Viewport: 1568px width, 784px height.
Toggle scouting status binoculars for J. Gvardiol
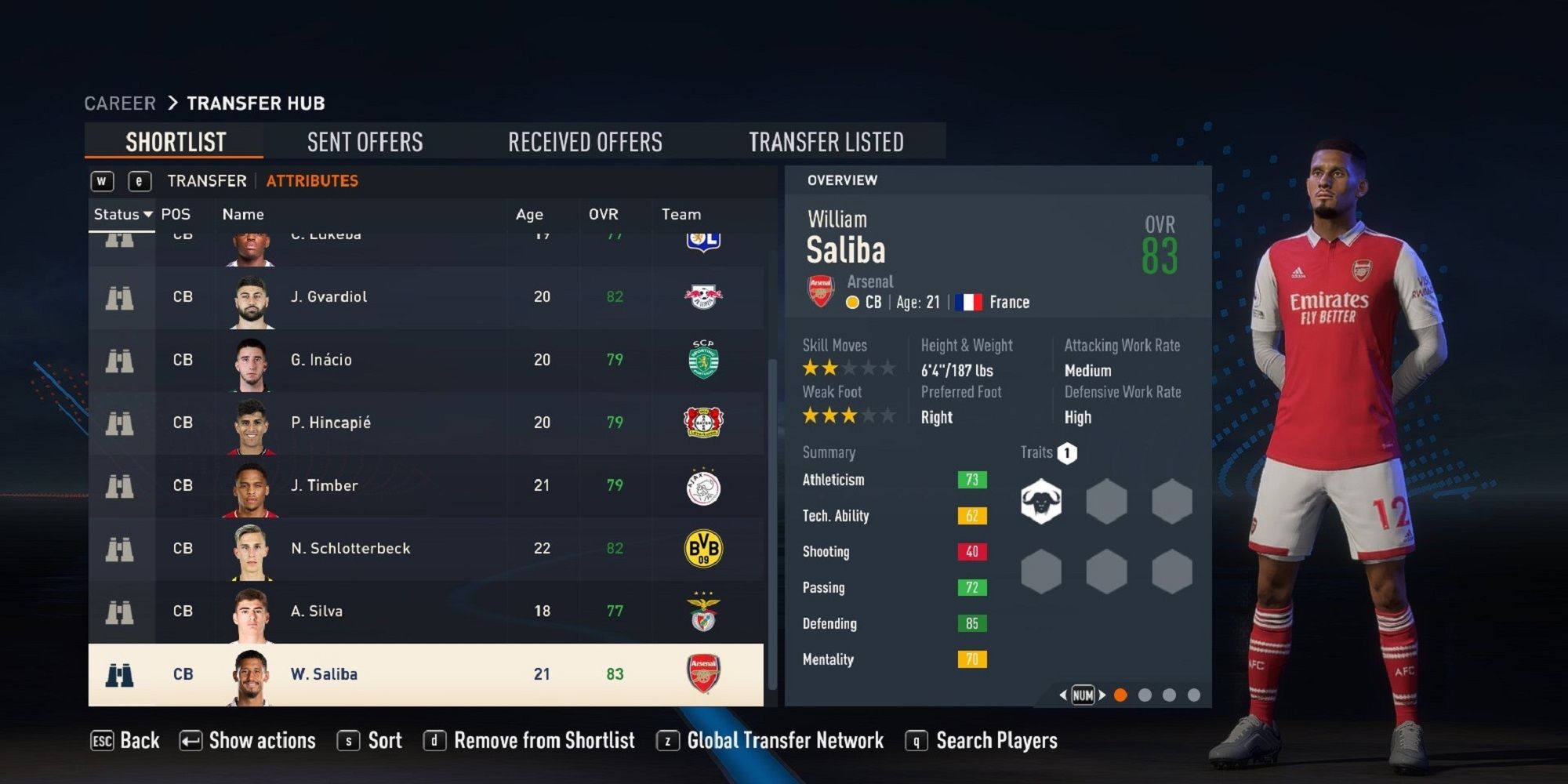click(119, 296)
